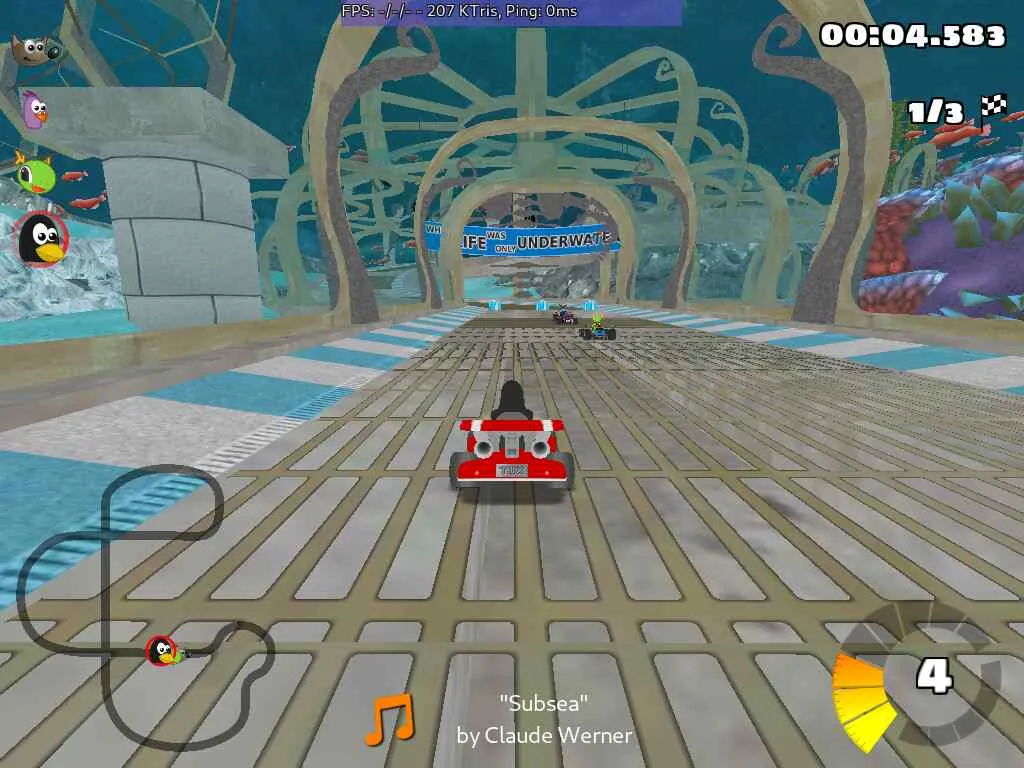
Task: Click the checkered flag lap icon
Action: [993, 105]
